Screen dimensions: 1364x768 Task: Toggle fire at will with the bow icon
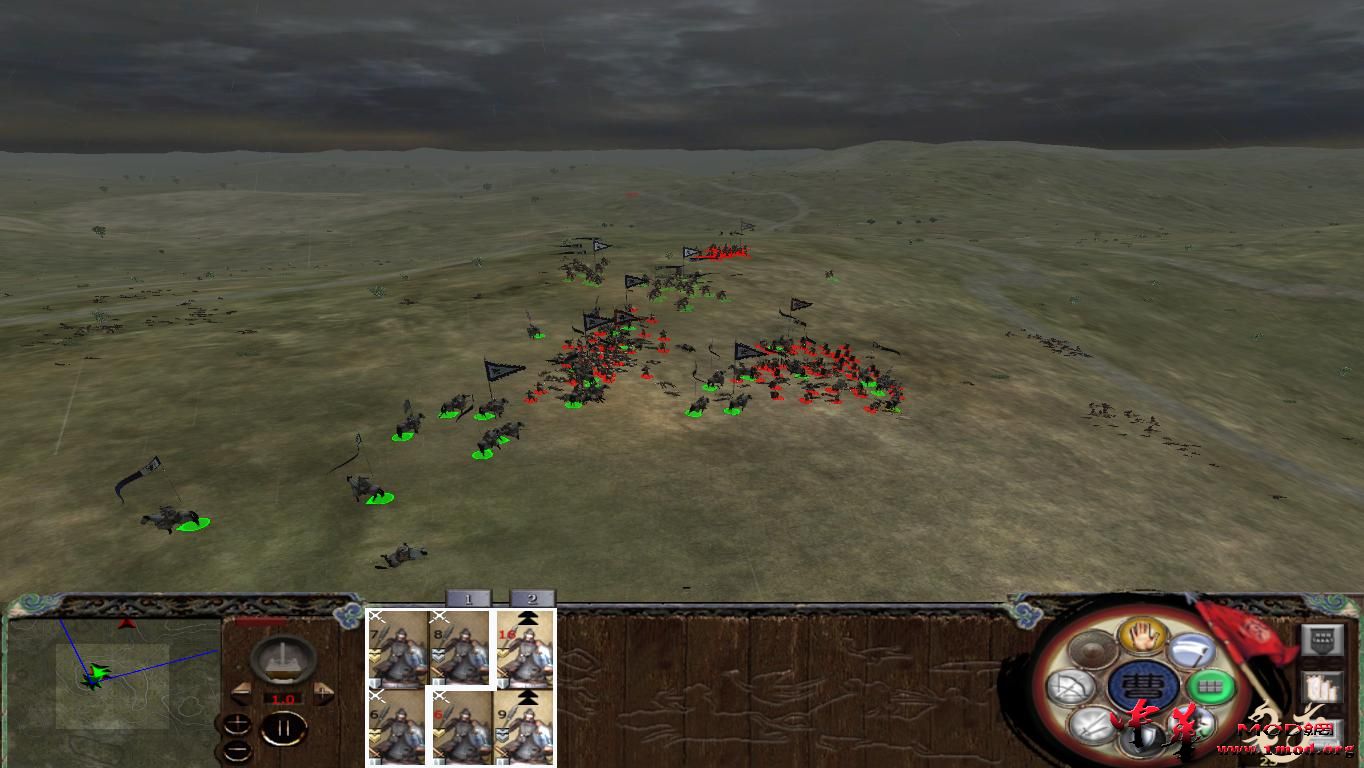(x=1070, y=686)
